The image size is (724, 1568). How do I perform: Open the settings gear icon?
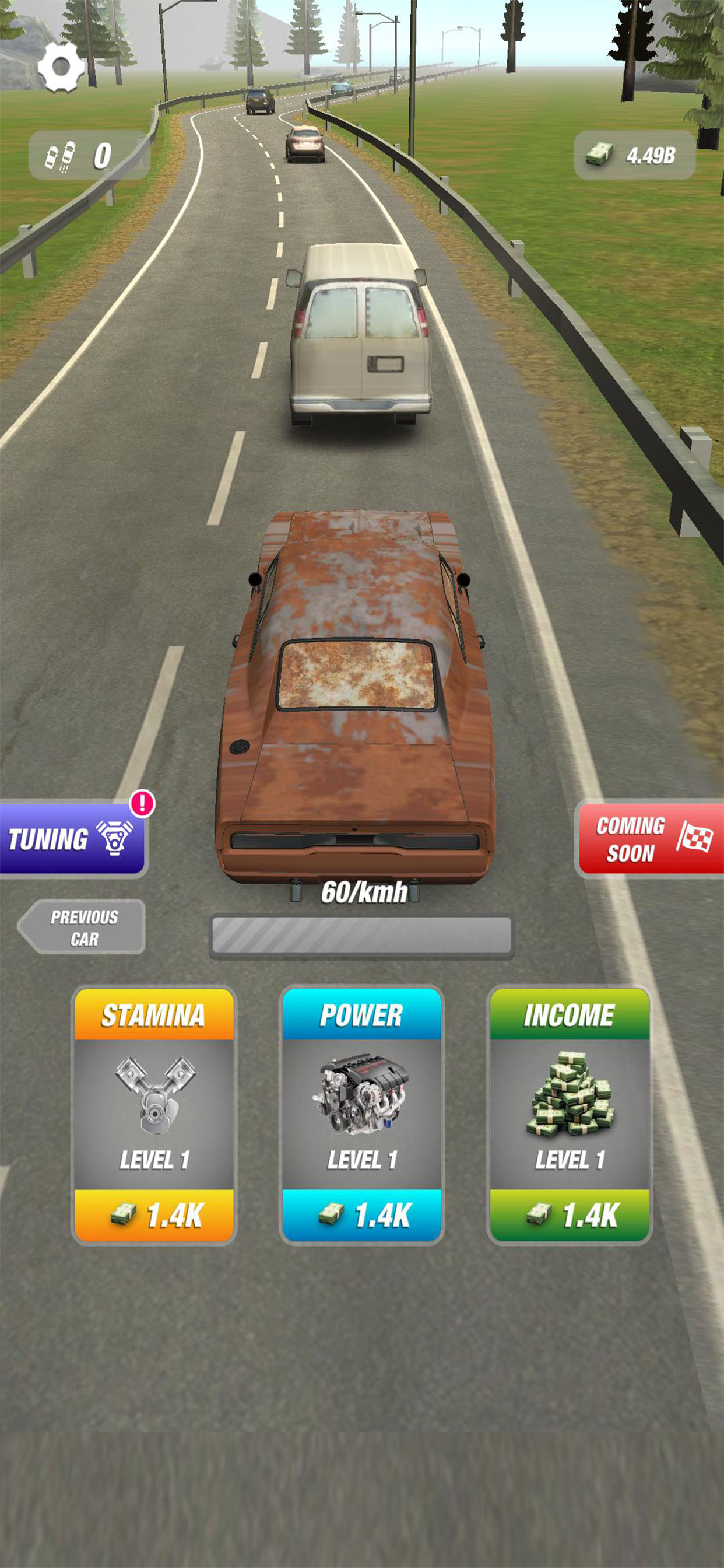click(61, 66)
